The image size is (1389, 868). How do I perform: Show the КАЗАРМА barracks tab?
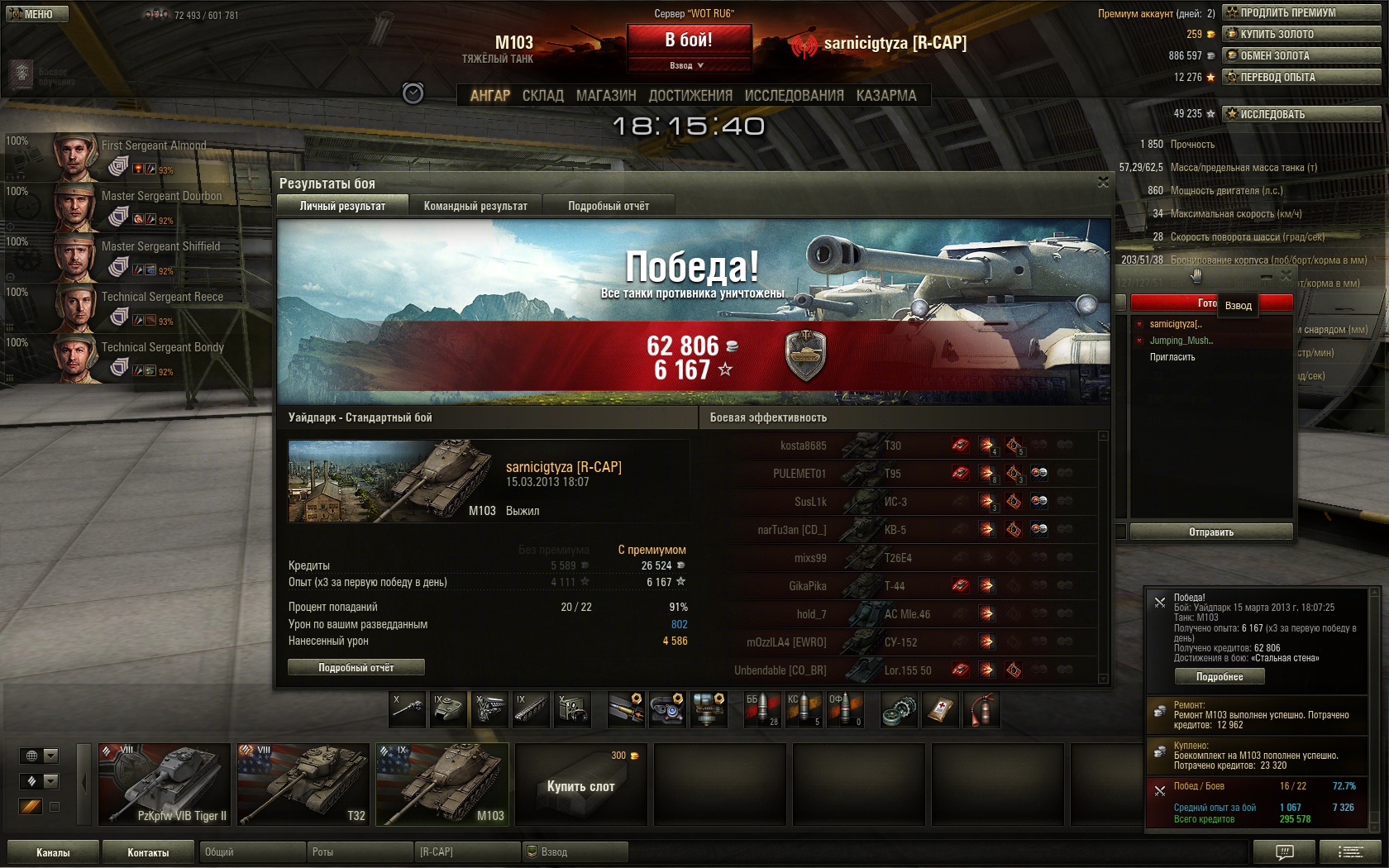(x=886, y=96)
